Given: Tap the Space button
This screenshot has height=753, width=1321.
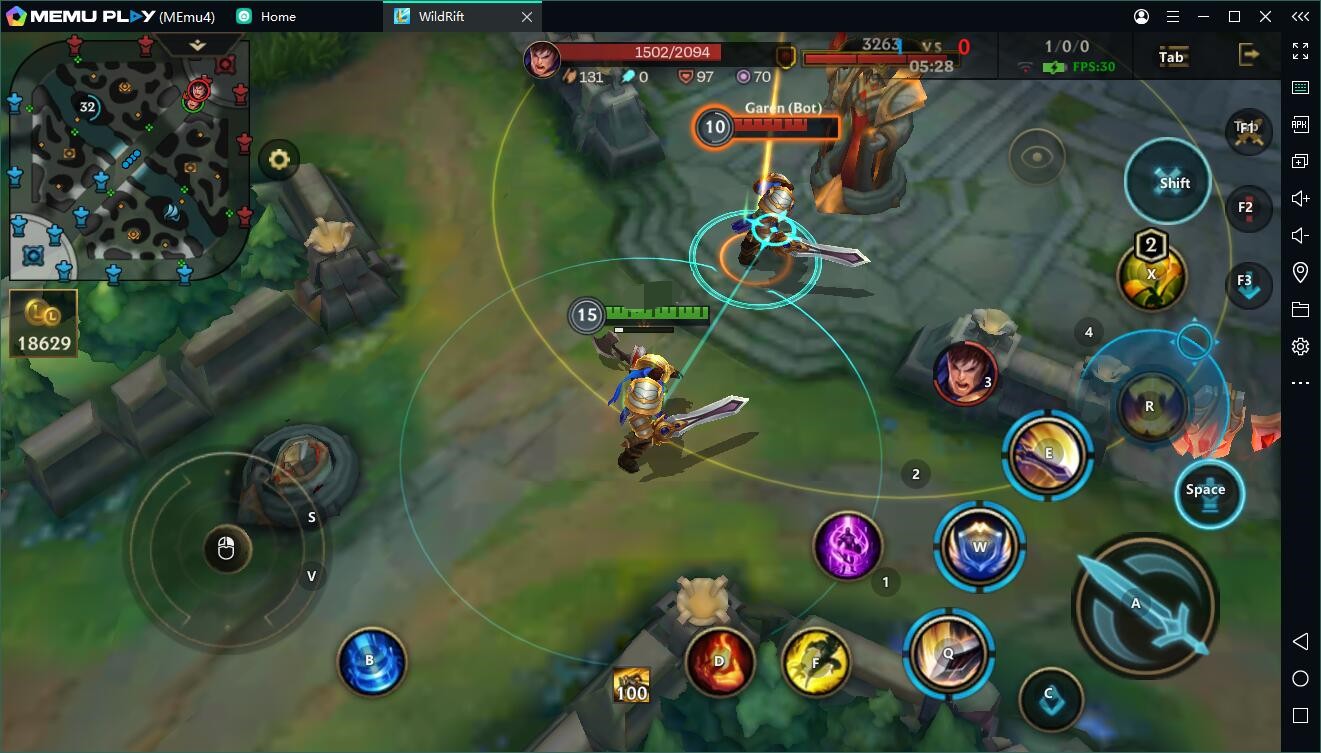Looking at the screenshot, I should [x=1208, y=492].
